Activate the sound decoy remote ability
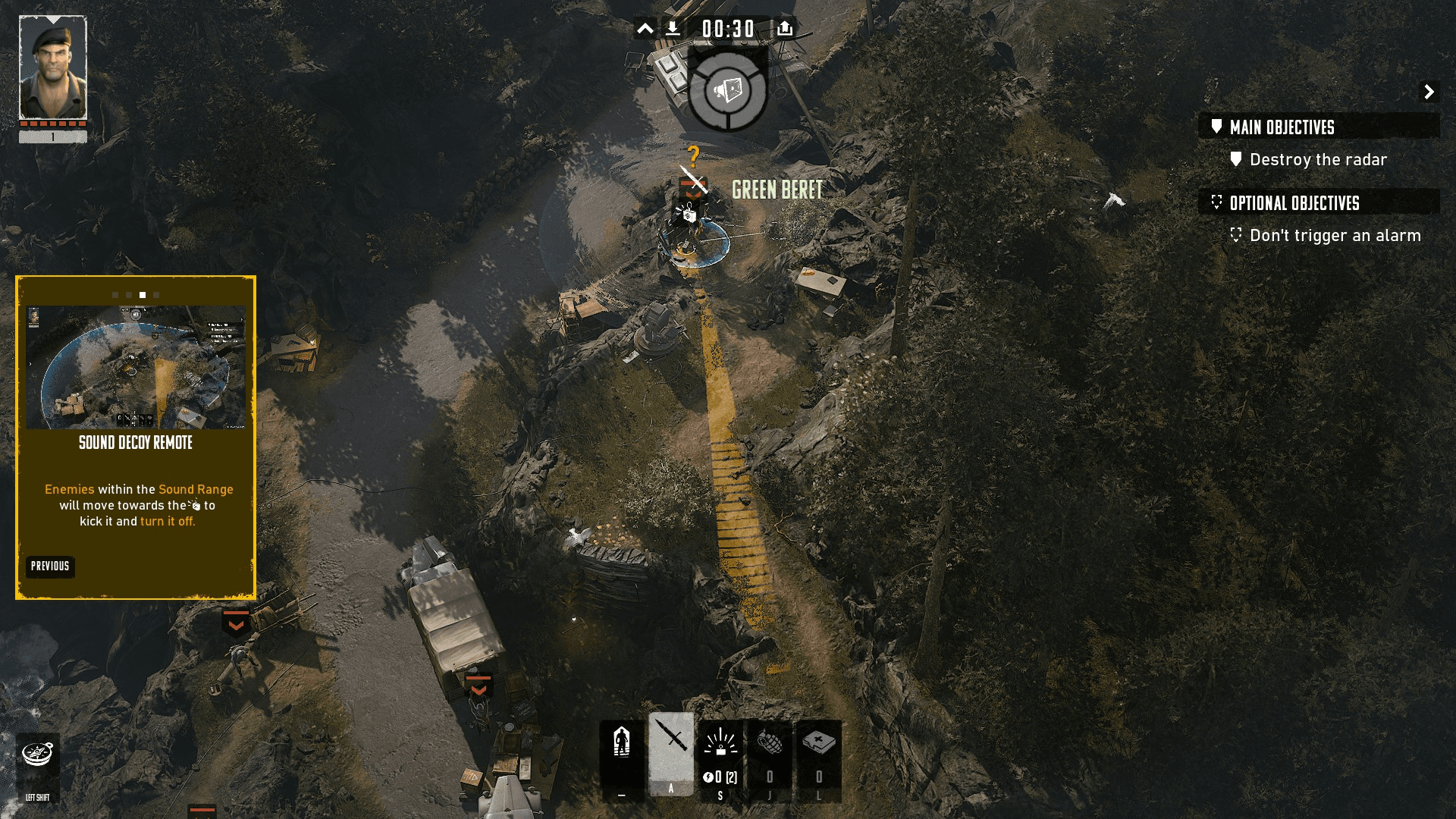This screenshot has width=1456, height=819. click(x=720, y=755)
